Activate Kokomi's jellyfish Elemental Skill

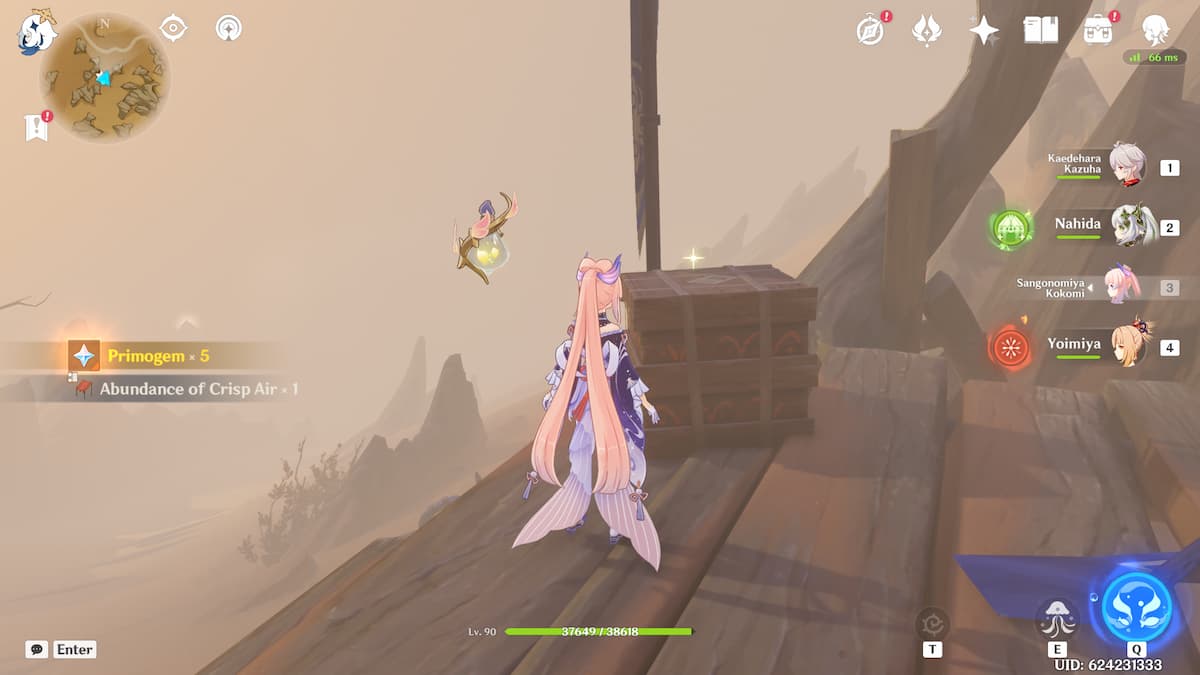click(x=1057, y=617)
